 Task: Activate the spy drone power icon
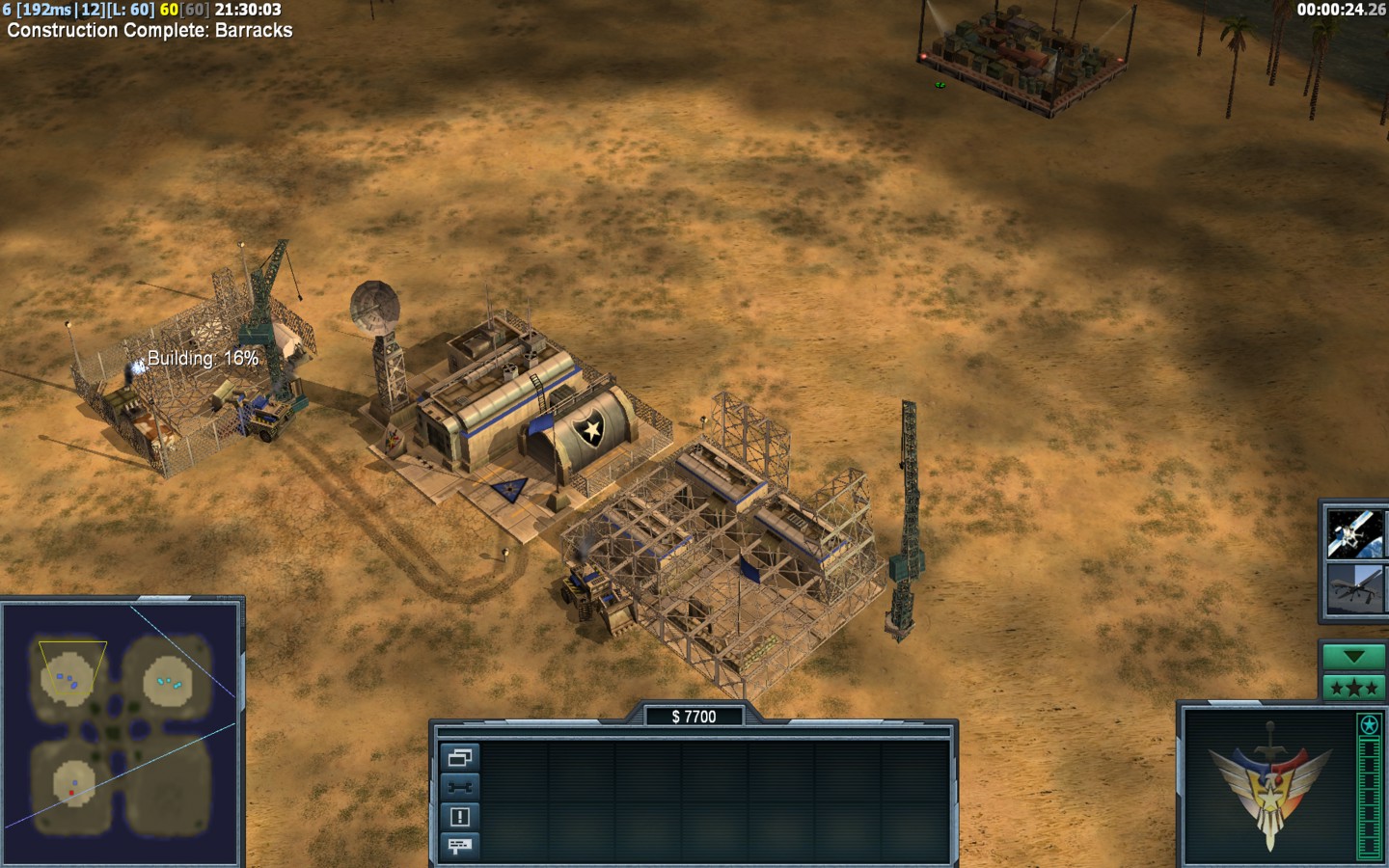[x=1353, y=588]
